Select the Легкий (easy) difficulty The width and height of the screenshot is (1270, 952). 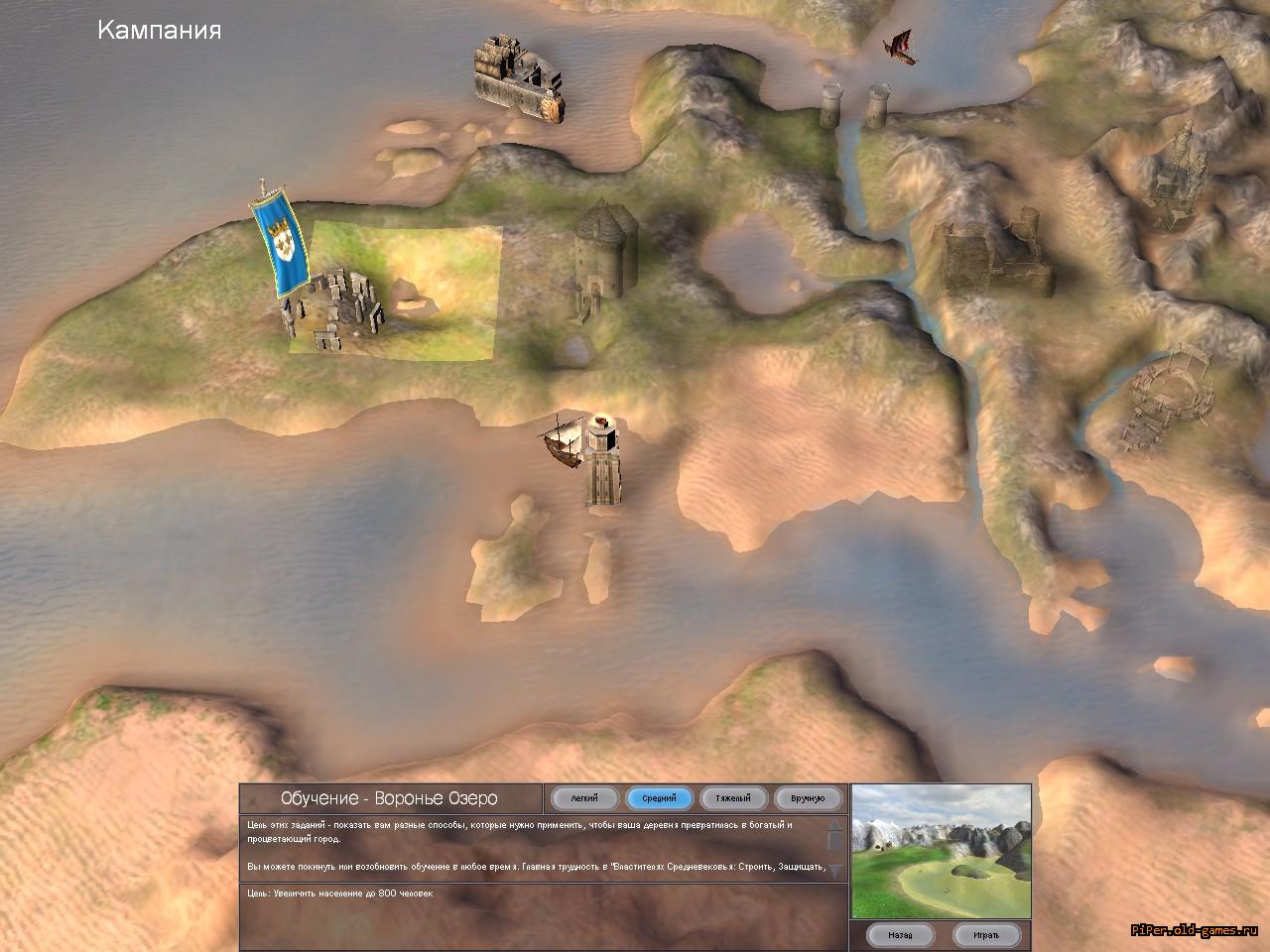(x=584, y=798)
